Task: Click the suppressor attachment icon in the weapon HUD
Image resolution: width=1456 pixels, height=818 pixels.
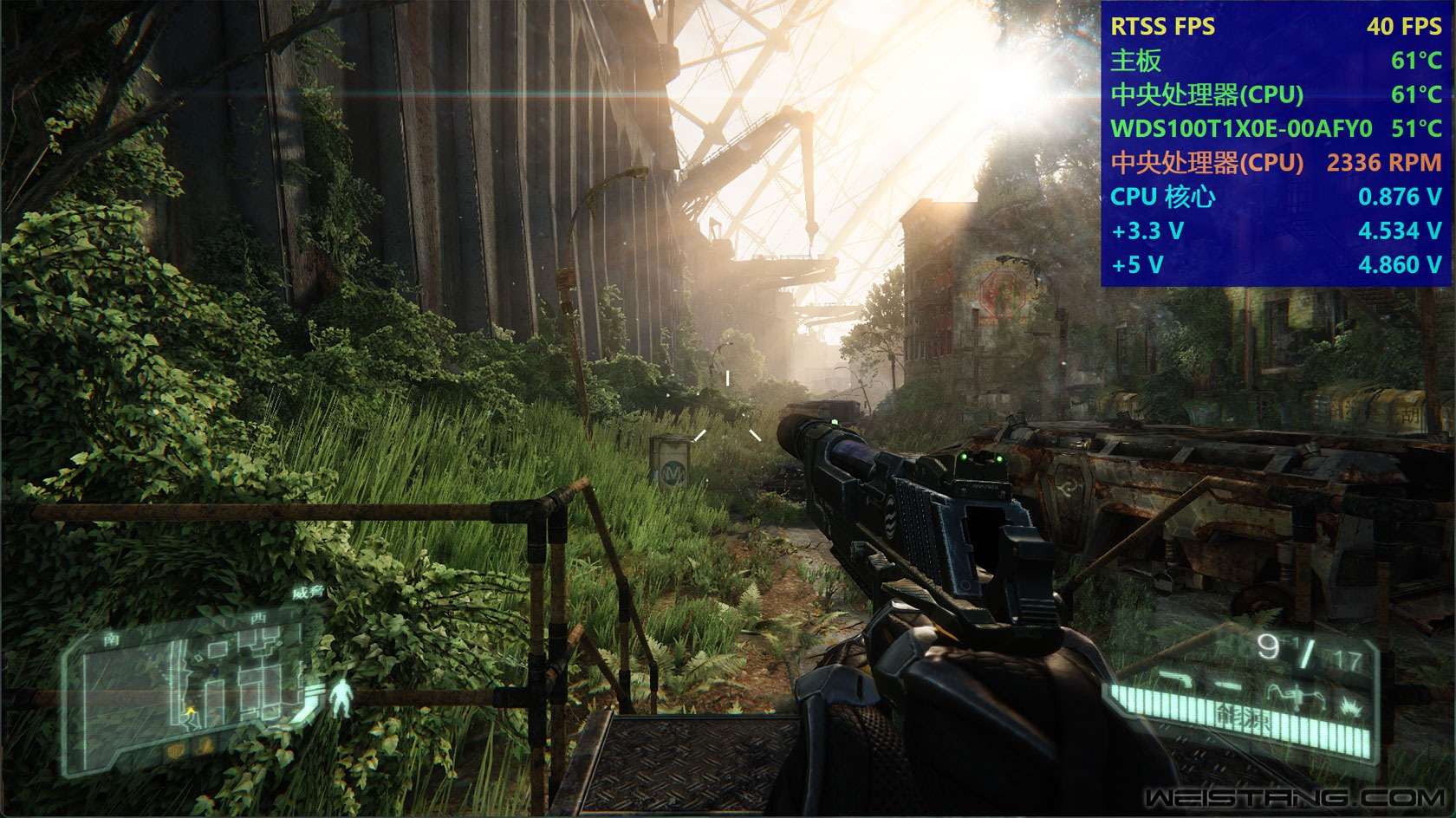Action: click(1228, 685)
